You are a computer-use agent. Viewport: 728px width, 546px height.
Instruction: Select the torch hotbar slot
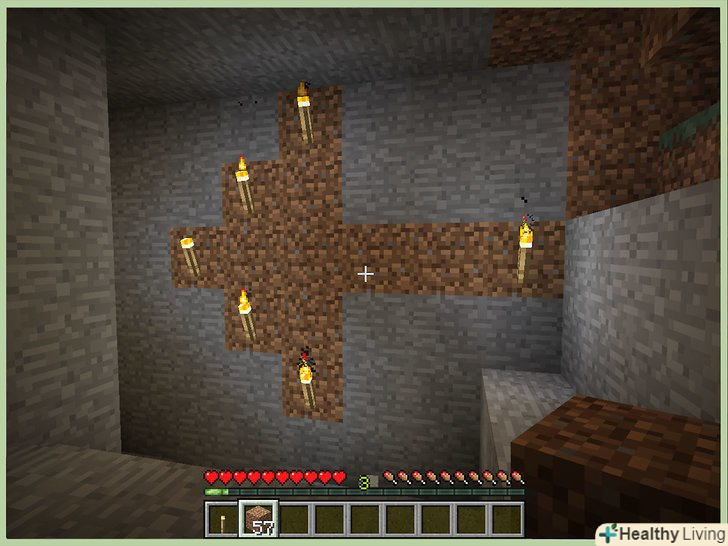pyautogui.click(x=220, y=519)
